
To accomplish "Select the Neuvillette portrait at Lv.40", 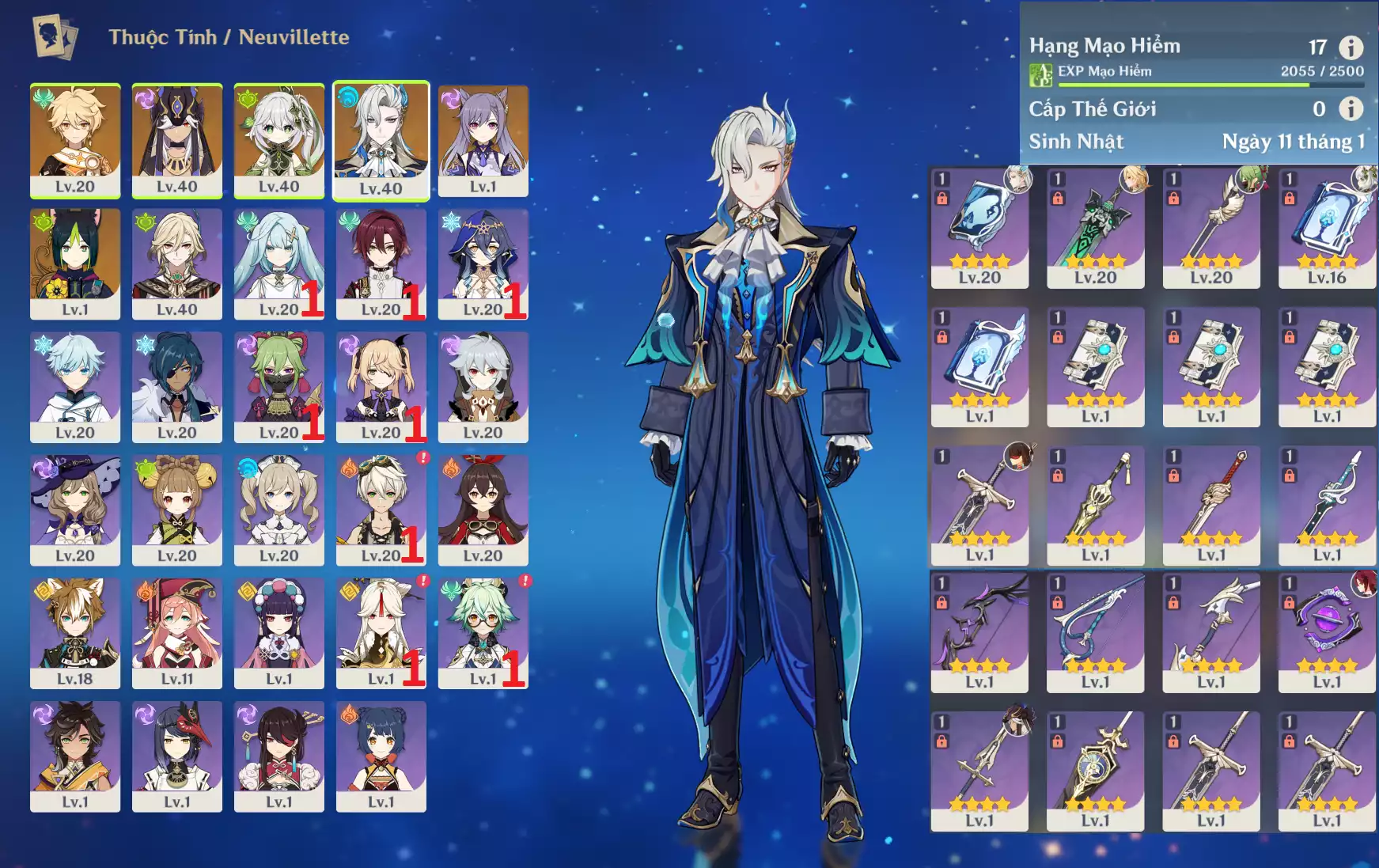I will 381,140.
